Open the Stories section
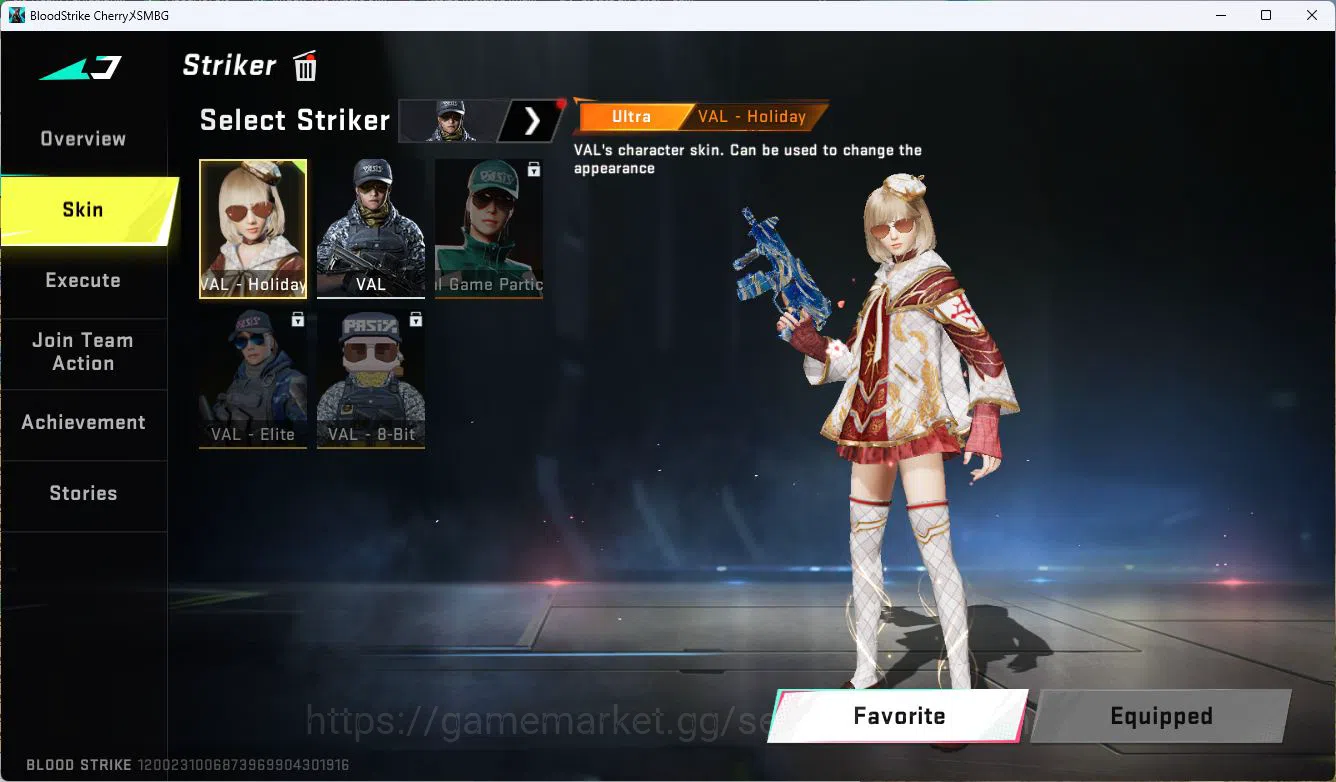Image resolution: width=1336 pixels, height=782 pixels. pyautogui.click(x=83, y=492)
